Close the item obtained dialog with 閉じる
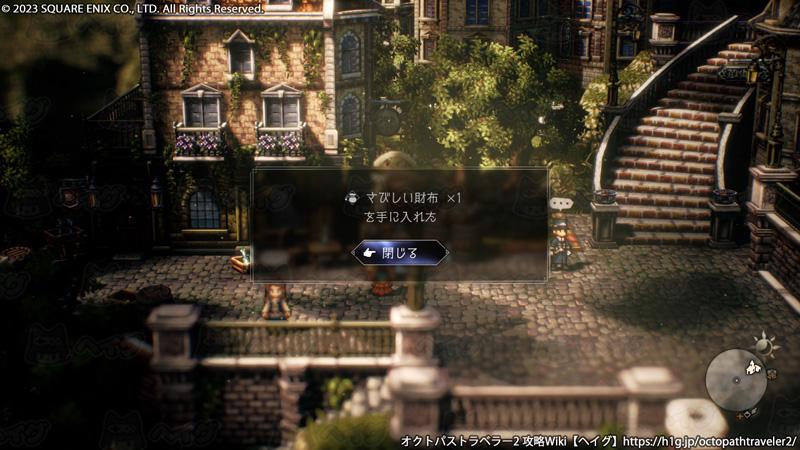Image resolution: width=800 pixels, height=450 pixels. tap(400, 253)
